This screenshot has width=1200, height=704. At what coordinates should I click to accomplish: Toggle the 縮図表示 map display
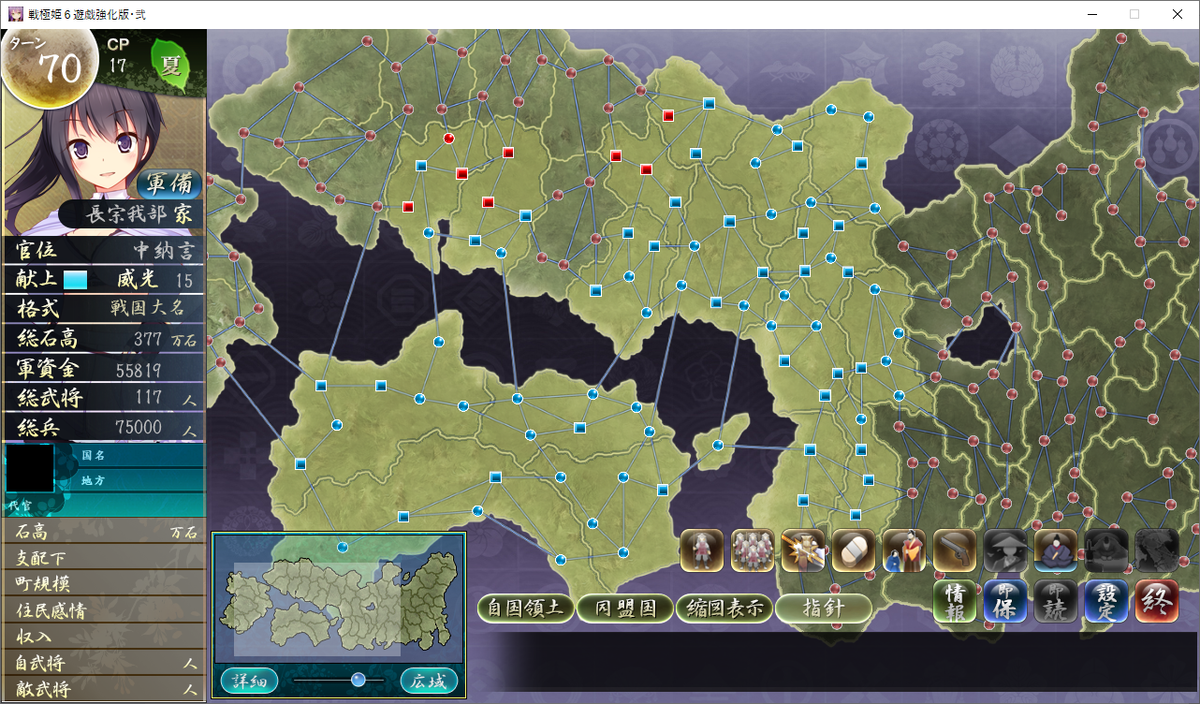coord(724,608)
